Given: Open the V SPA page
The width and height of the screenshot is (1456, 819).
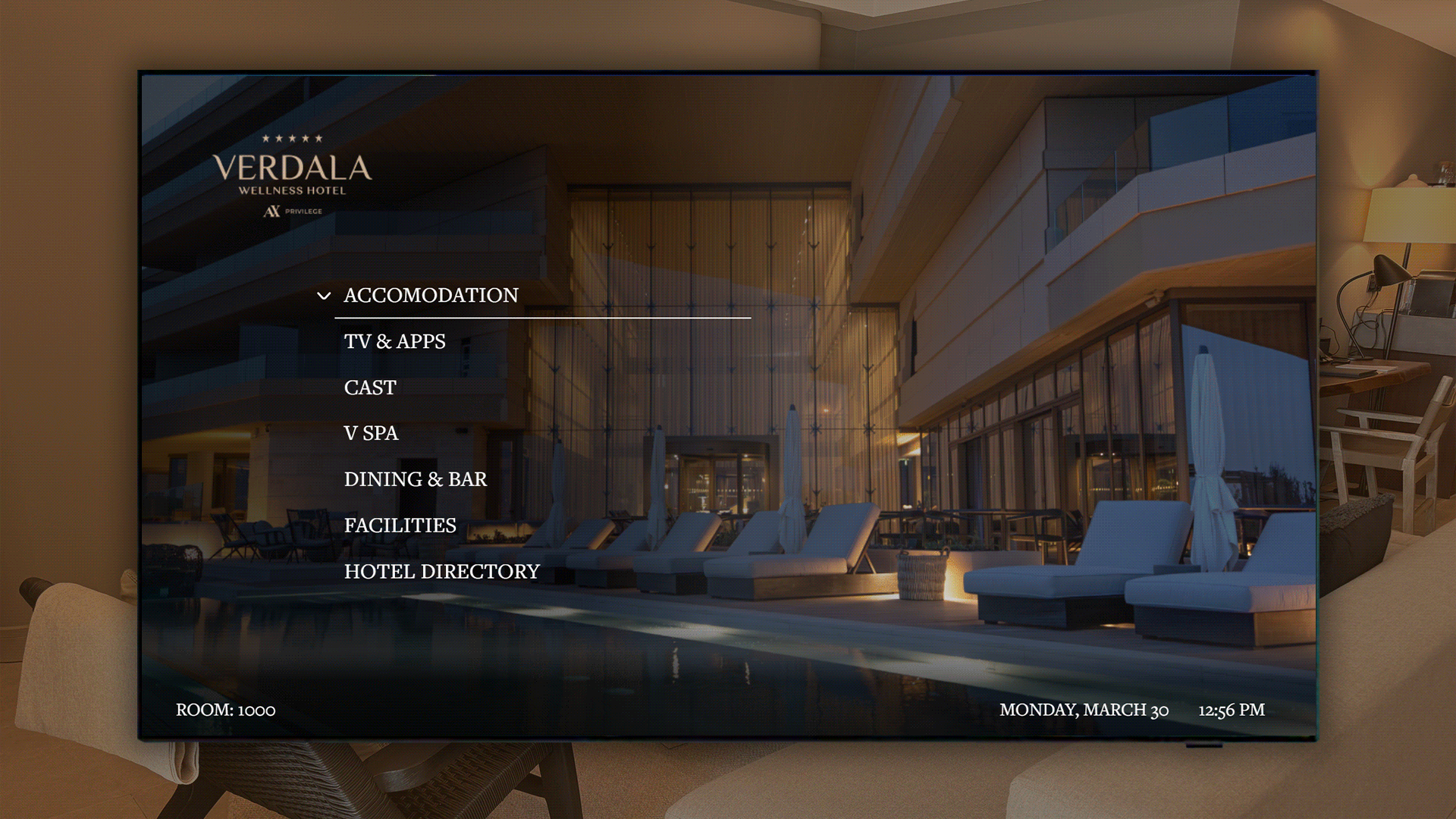Looking at the screenshot, I should (x=371, y=433).
